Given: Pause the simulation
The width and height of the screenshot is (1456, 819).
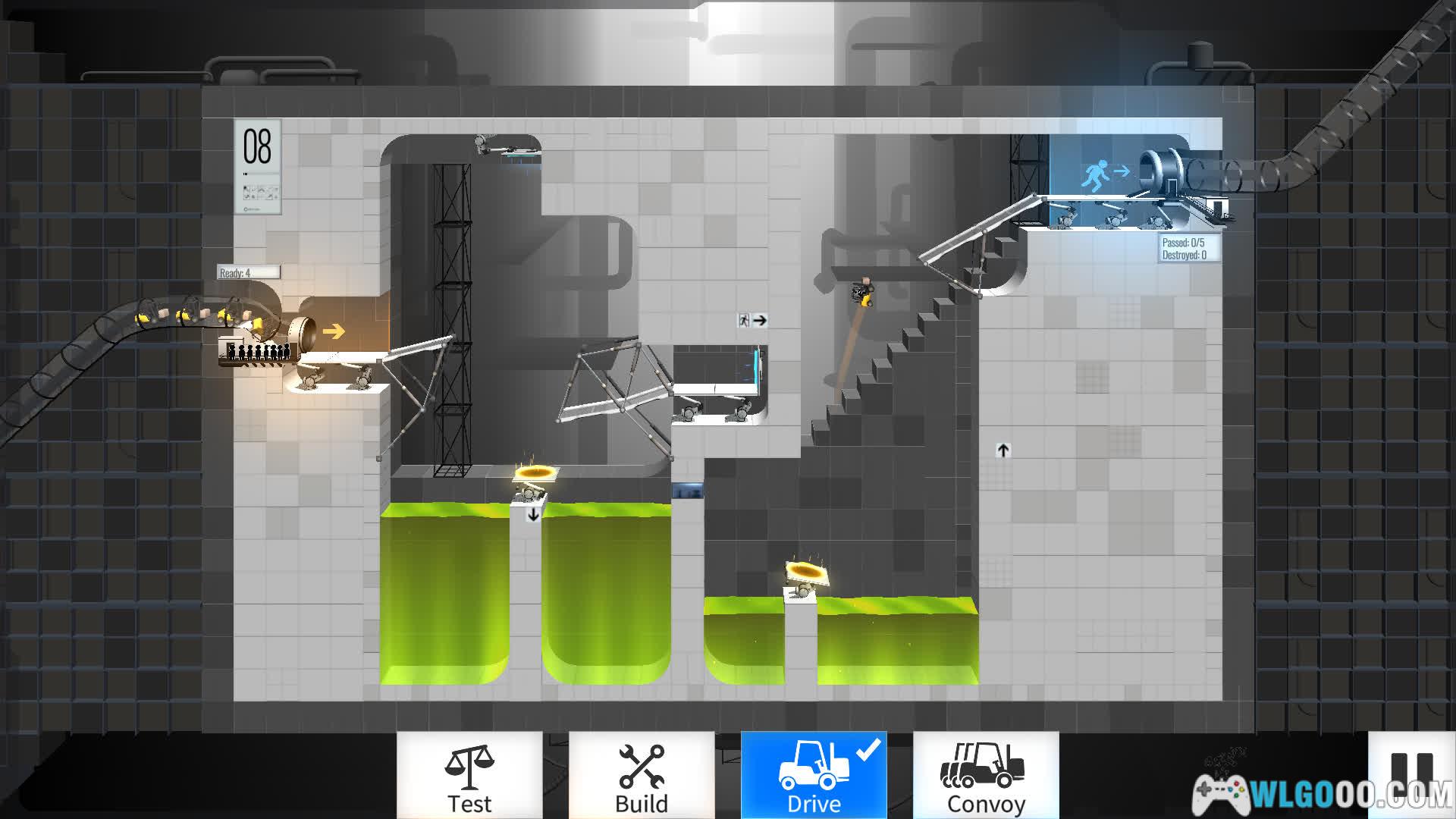Looking at the screenshot, I should [x=1411, y=773].
